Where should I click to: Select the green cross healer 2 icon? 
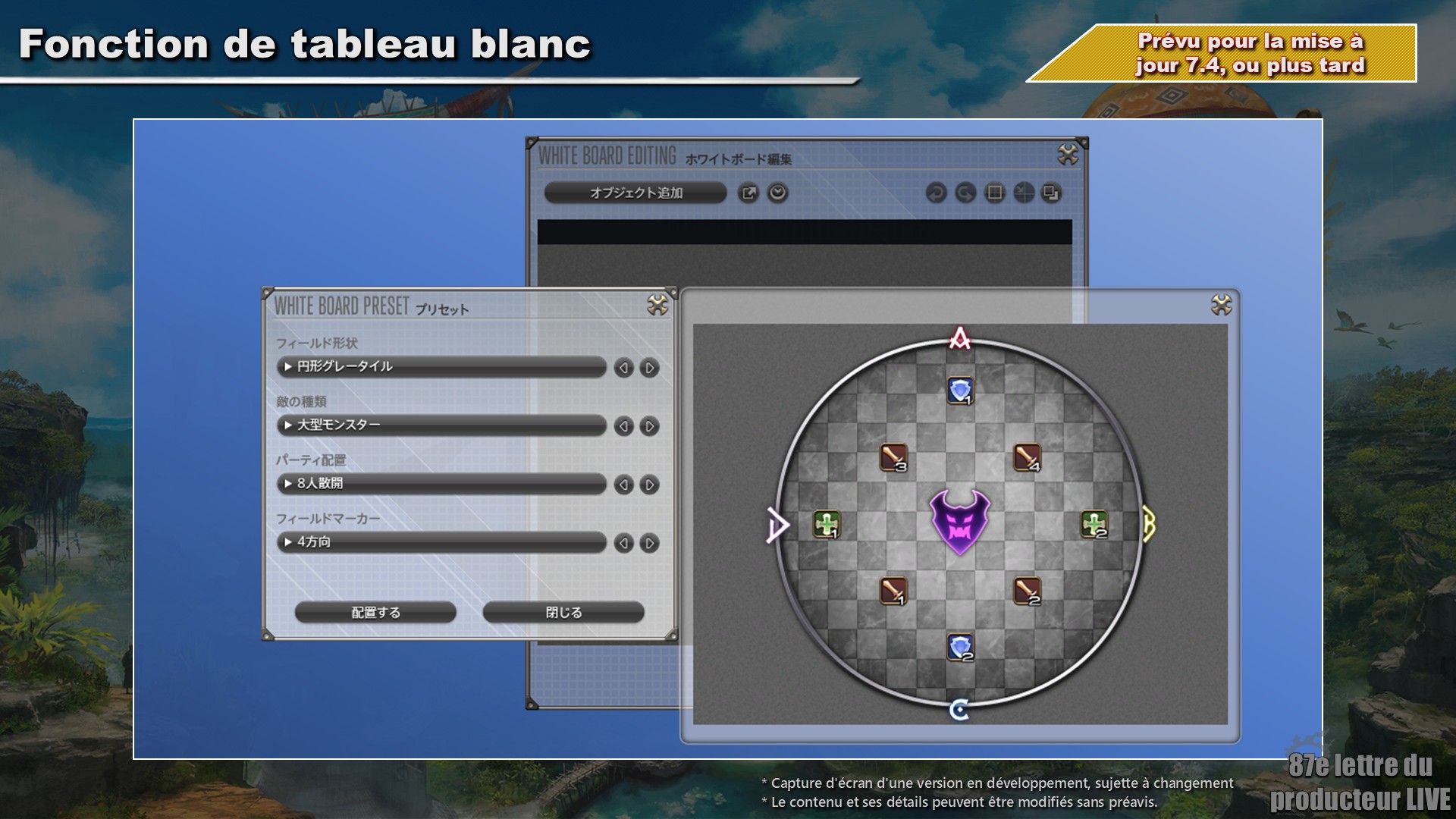pos(1094,524)
